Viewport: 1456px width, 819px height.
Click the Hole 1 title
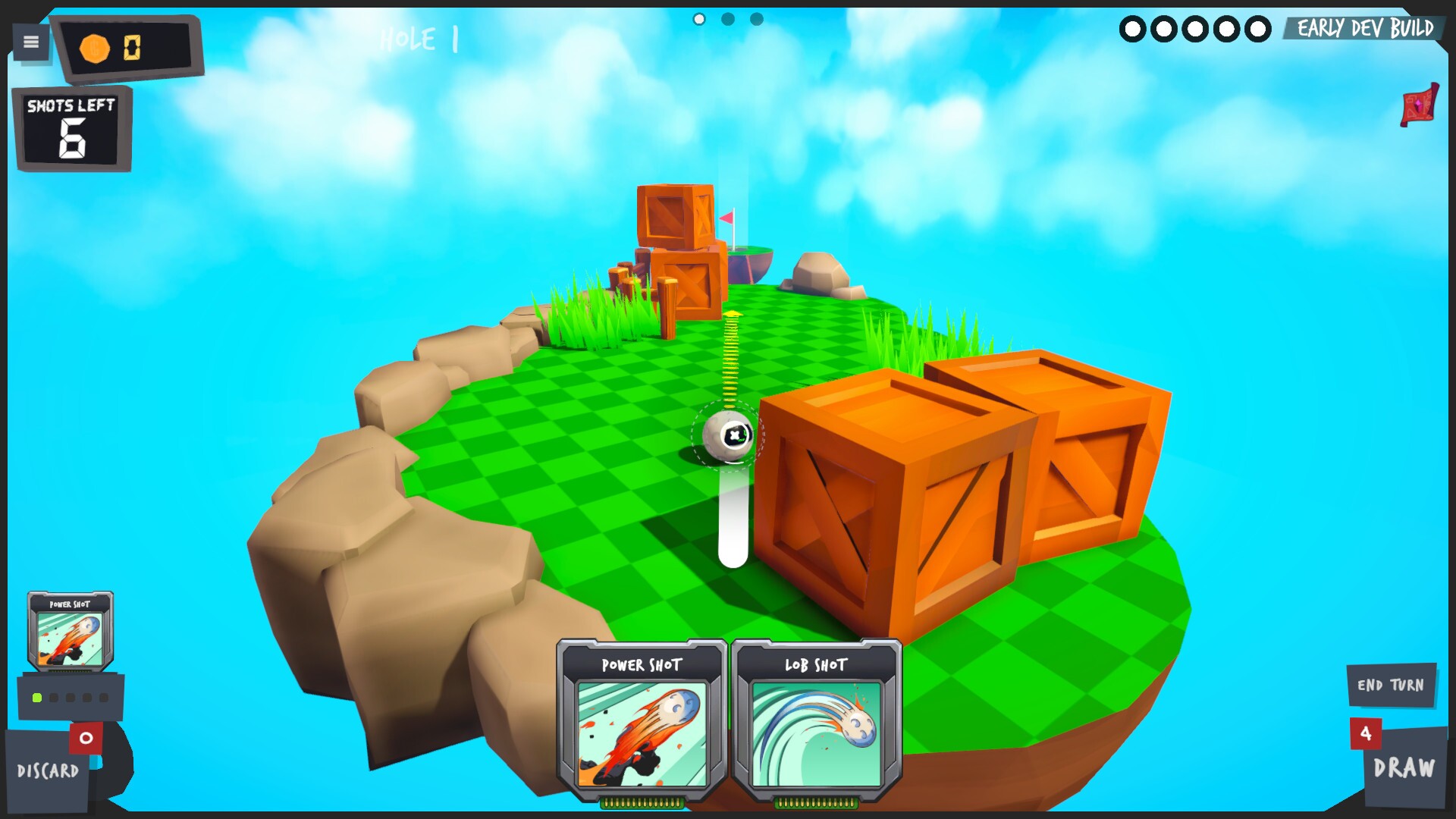coord(418,40)
